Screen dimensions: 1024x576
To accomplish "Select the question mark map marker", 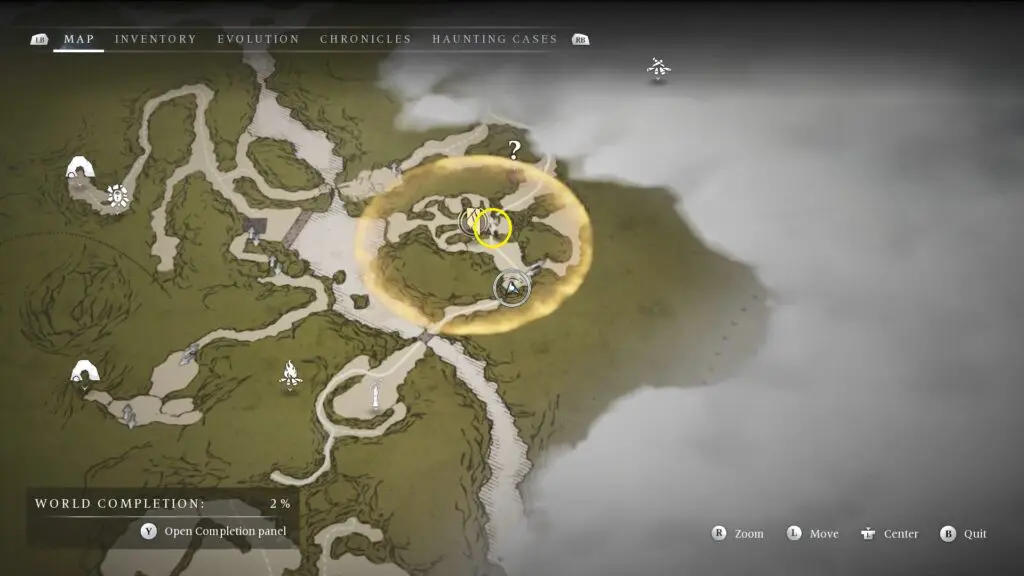I will [x=514, y=150].
